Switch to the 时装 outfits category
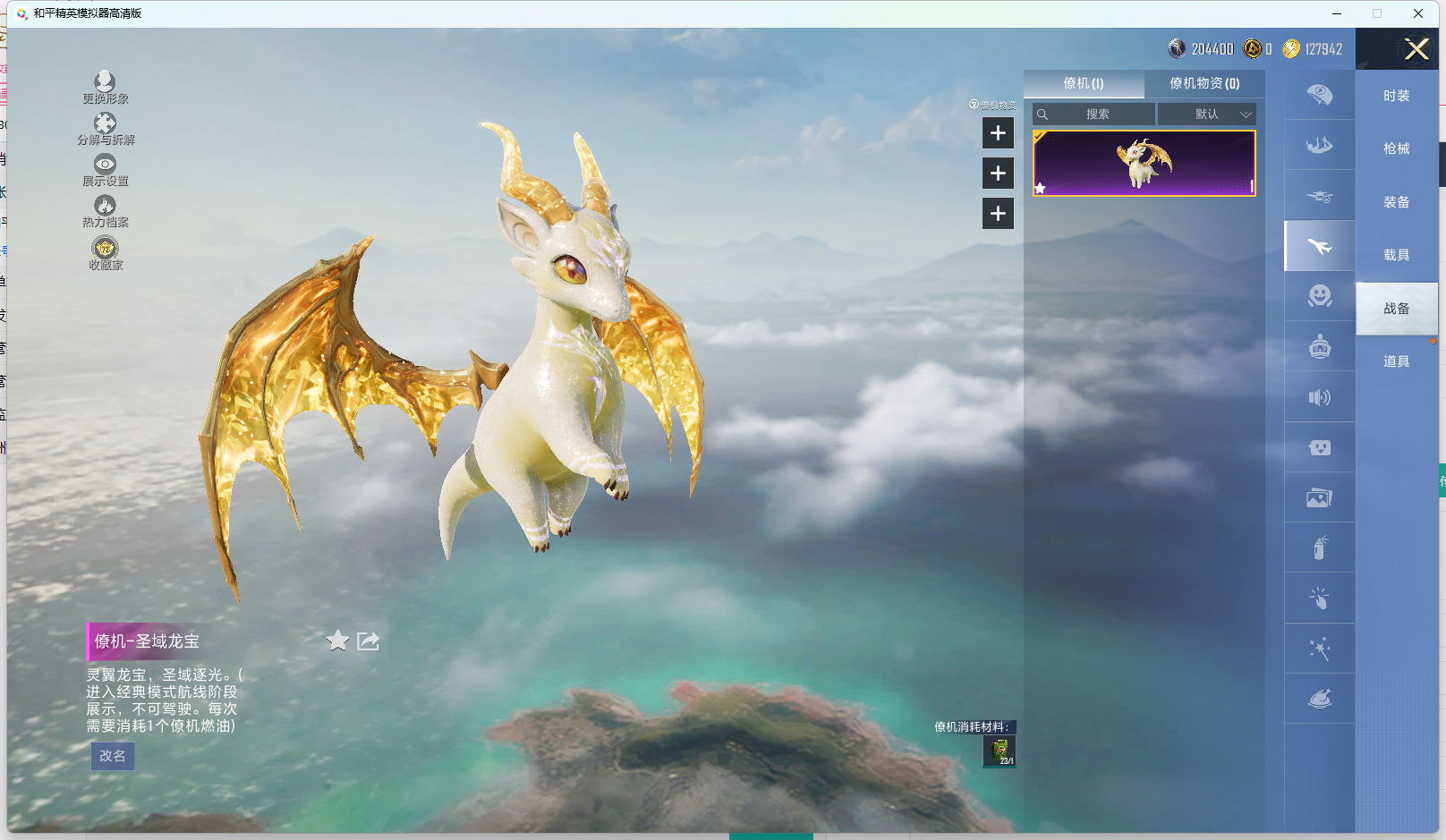The height and width of the screenshot is (840, 1446). point(1396,96)
